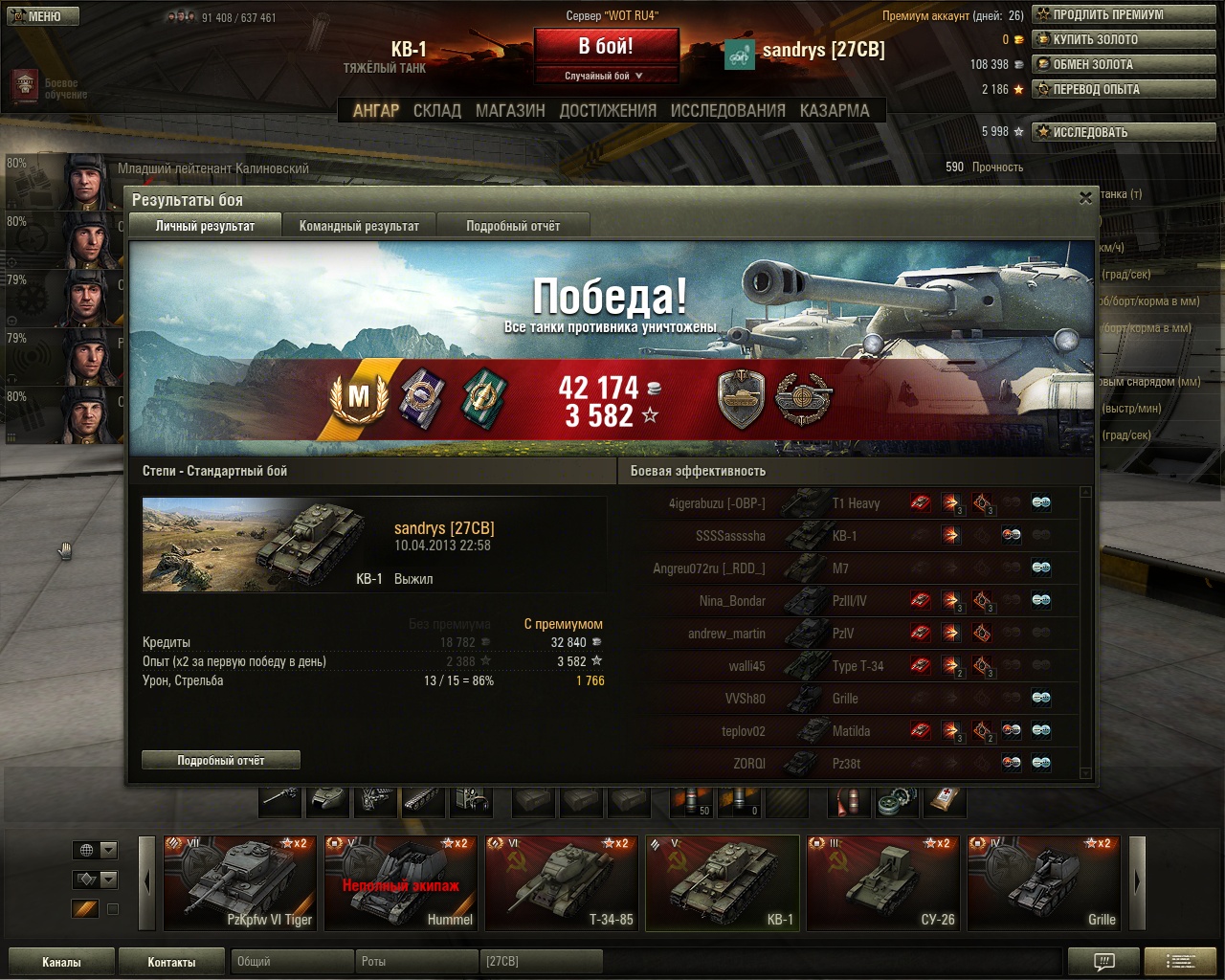Open the МАГАЗИН section
The height and width of the screenshot is (980, 1225).
point(510,111)
